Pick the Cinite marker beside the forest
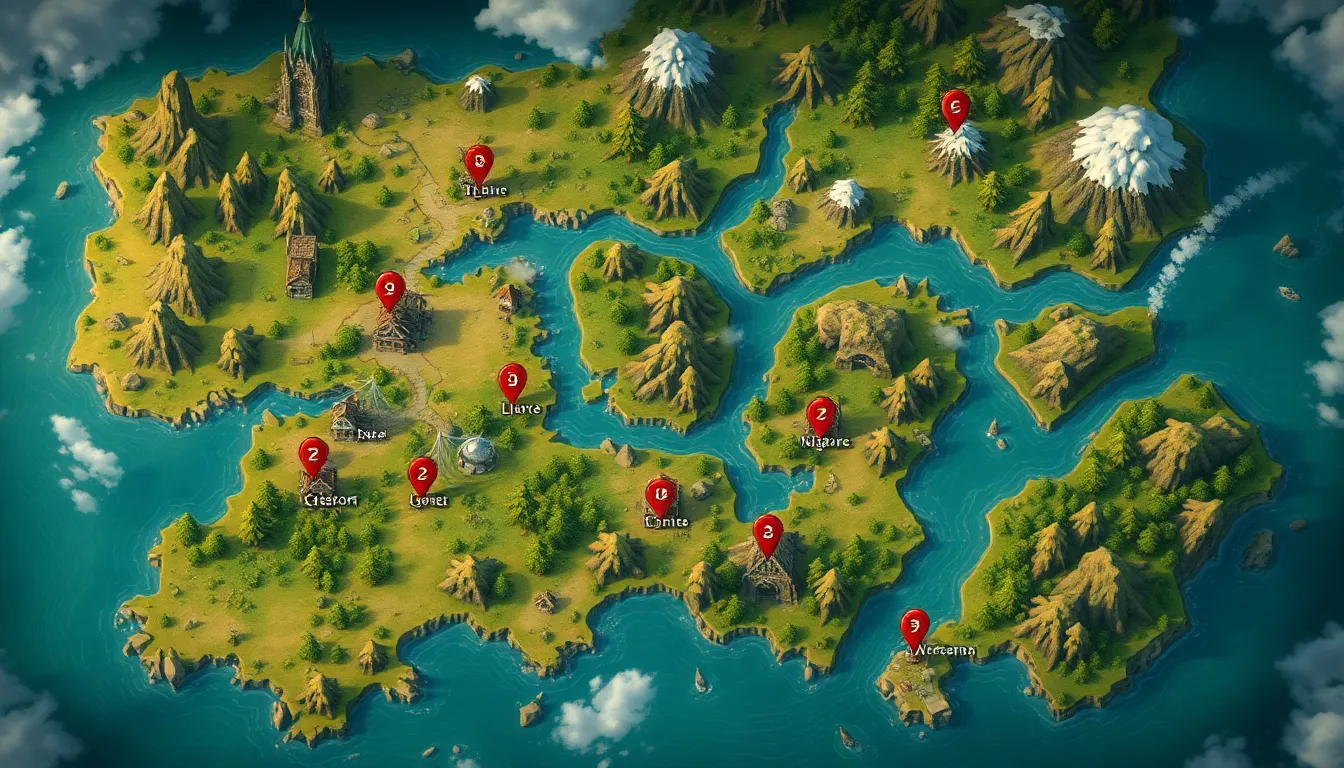1344x768 pixels. coord(659,495)
